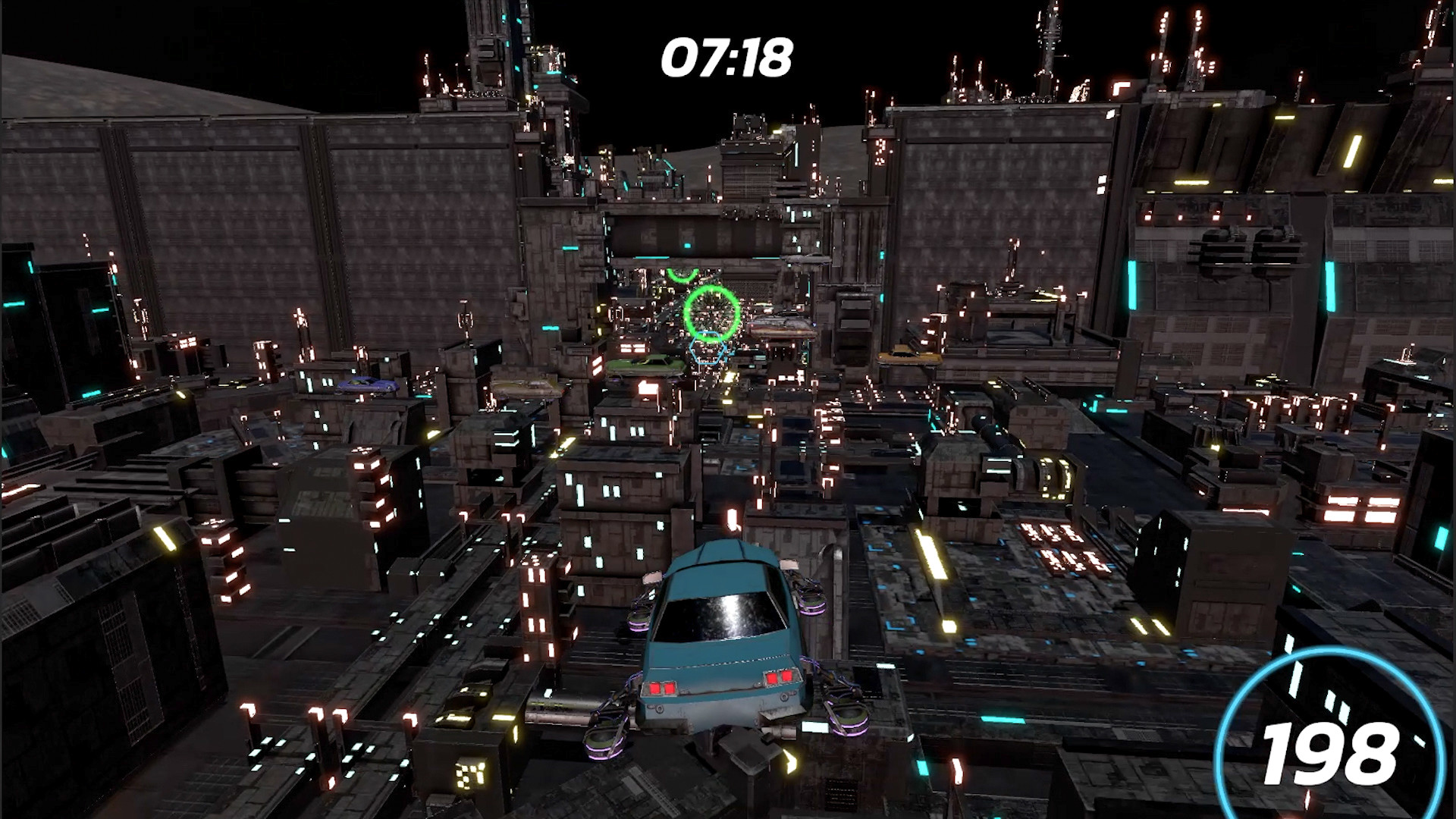Click the green checkpoint ring

(711, 315)
